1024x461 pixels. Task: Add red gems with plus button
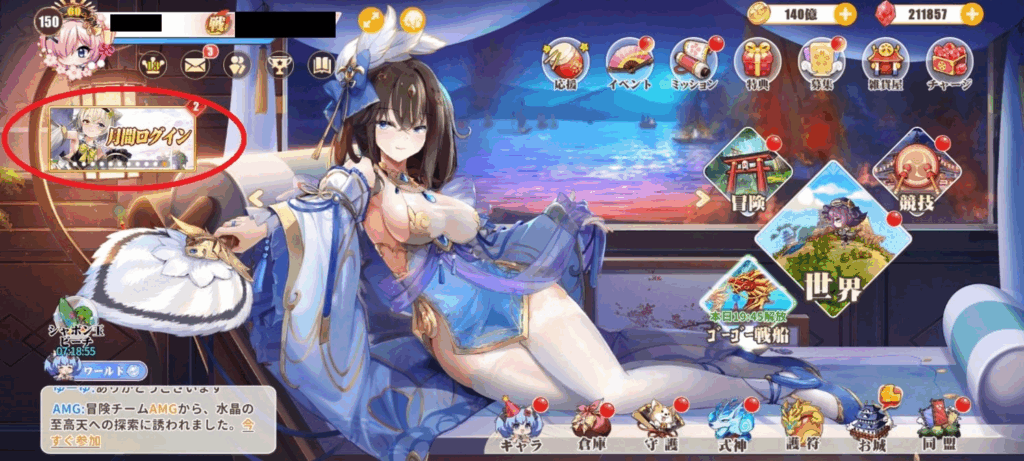pos(969,14)
